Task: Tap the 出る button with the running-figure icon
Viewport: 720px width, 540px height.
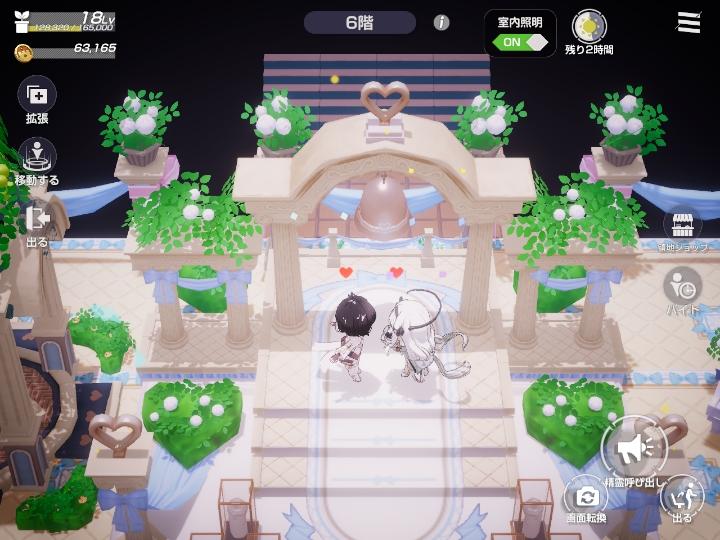Action: point(682,495)
